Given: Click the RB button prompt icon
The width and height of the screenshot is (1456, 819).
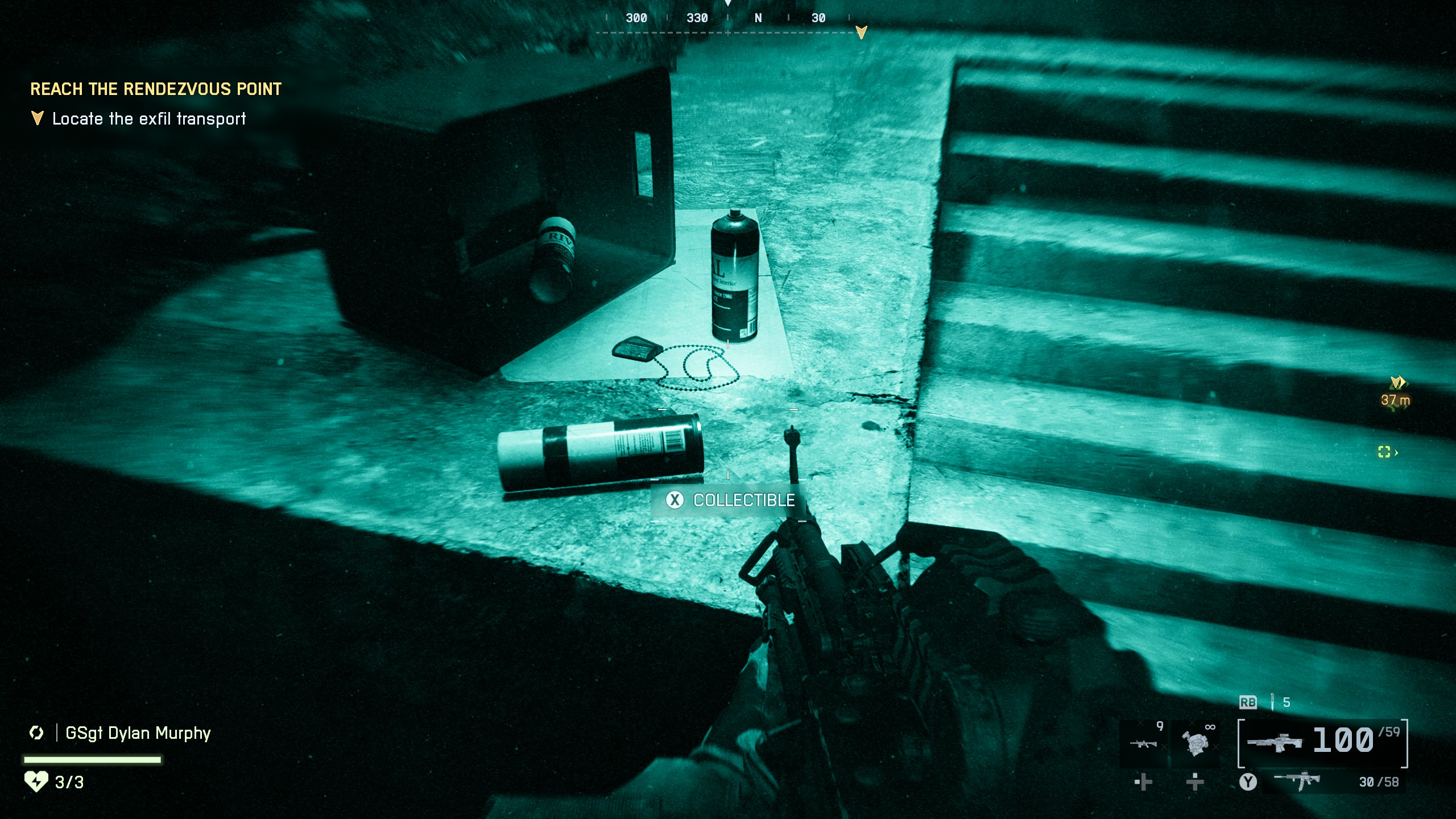Looking at the screenshot, I should coord(1248,701).
